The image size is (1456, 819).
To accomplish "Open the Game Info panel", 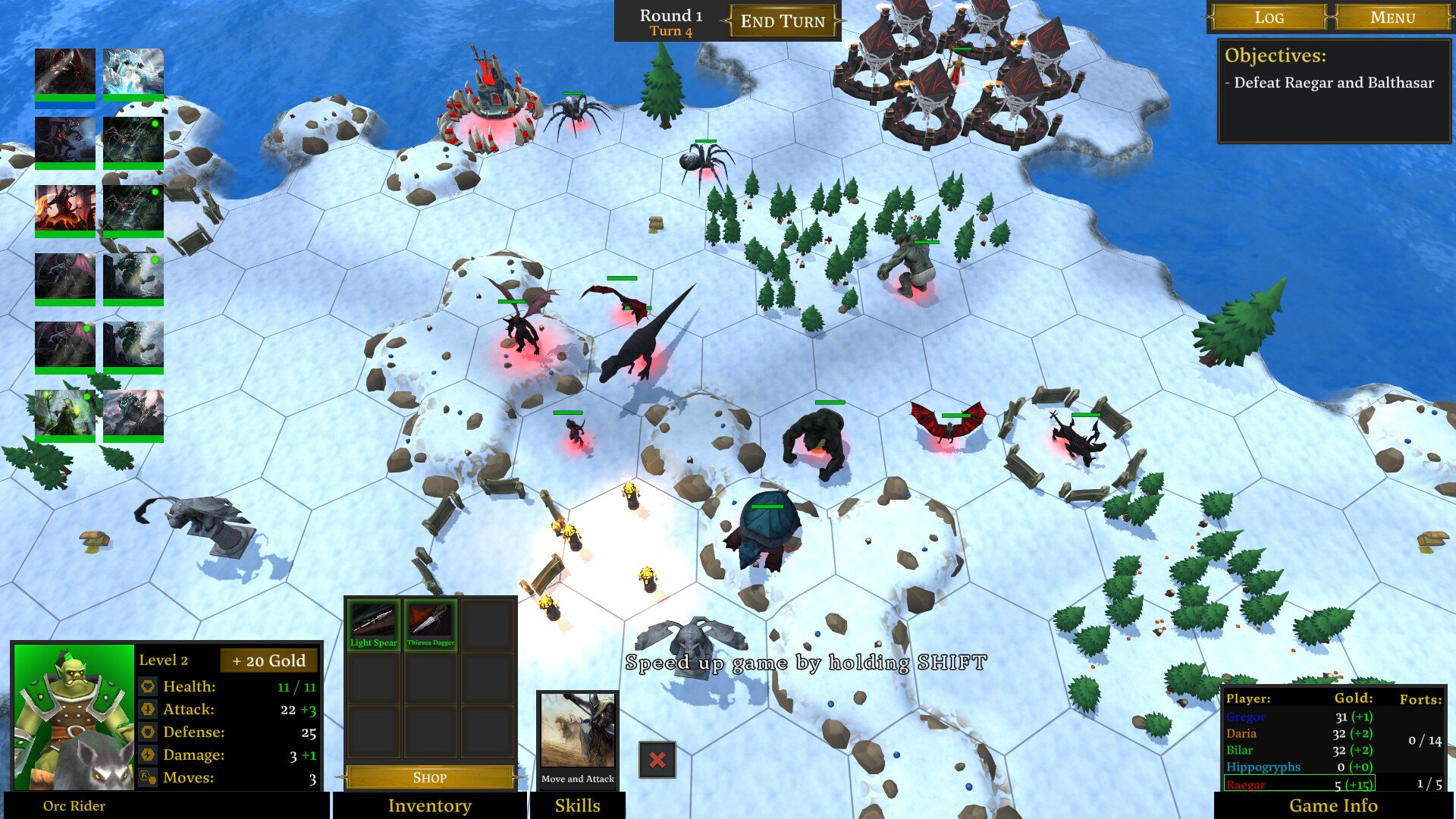I will (1333, 805).
